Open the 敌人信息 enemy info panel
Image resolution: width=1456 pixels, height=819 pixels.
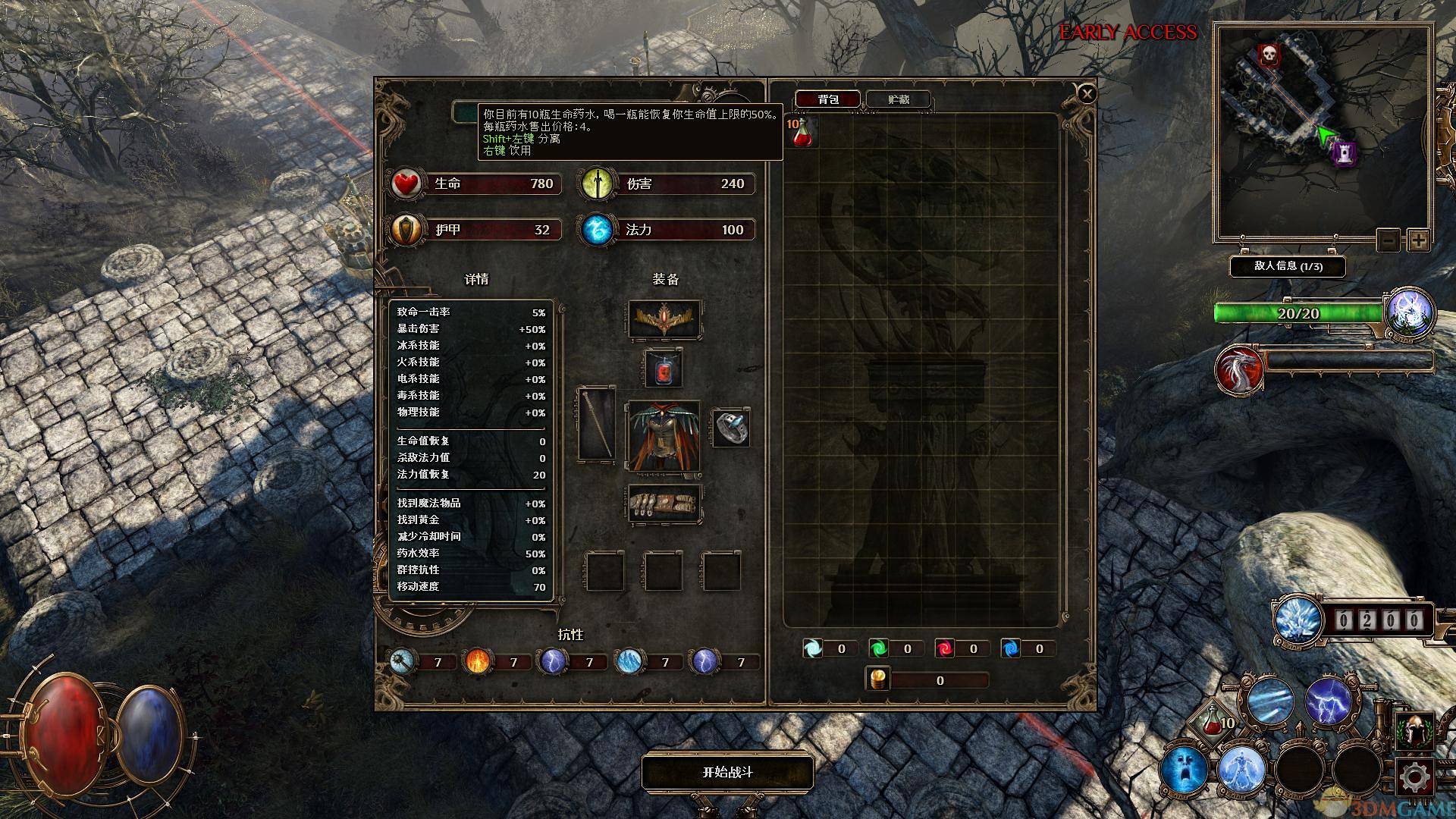pos(1288,266)
